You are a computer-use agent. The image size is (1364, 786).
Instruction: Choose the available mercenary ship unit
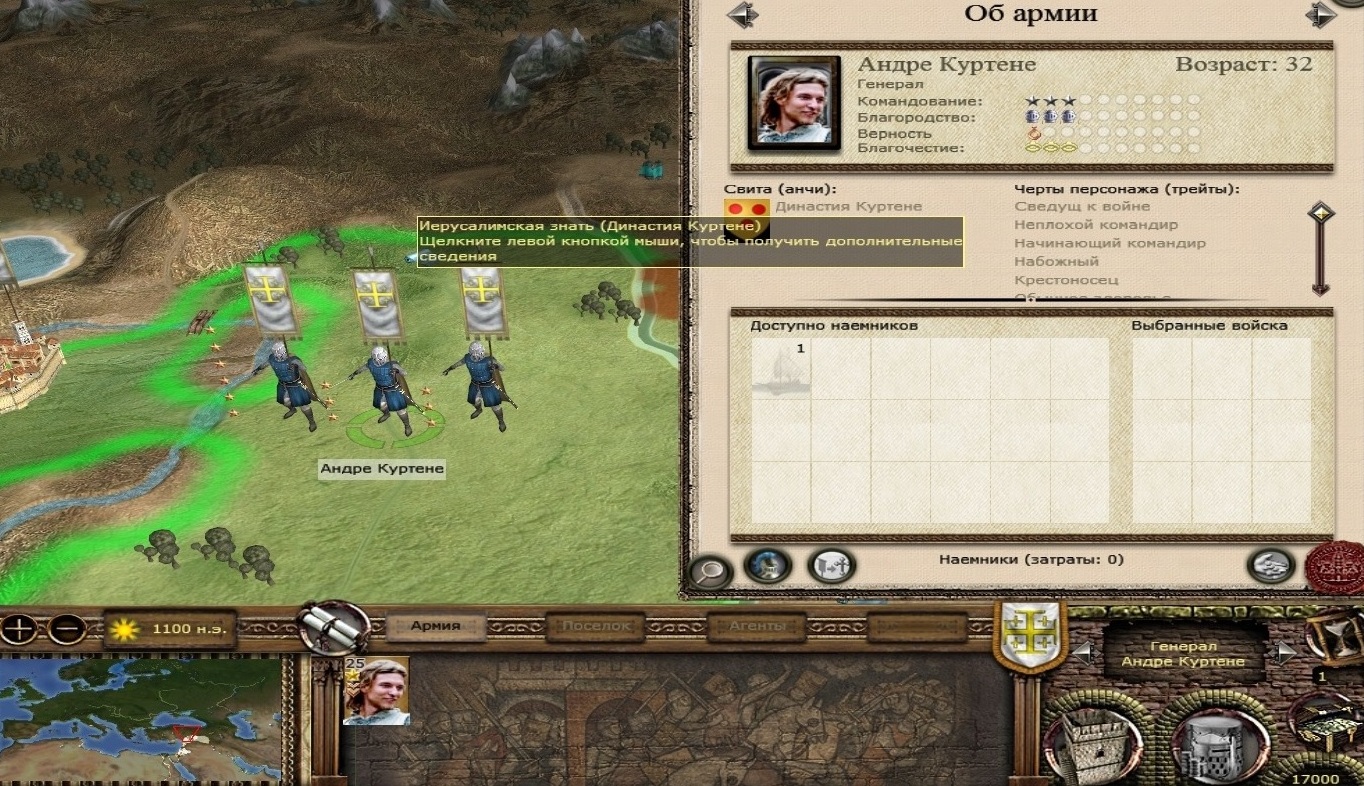tap(781, 368)
